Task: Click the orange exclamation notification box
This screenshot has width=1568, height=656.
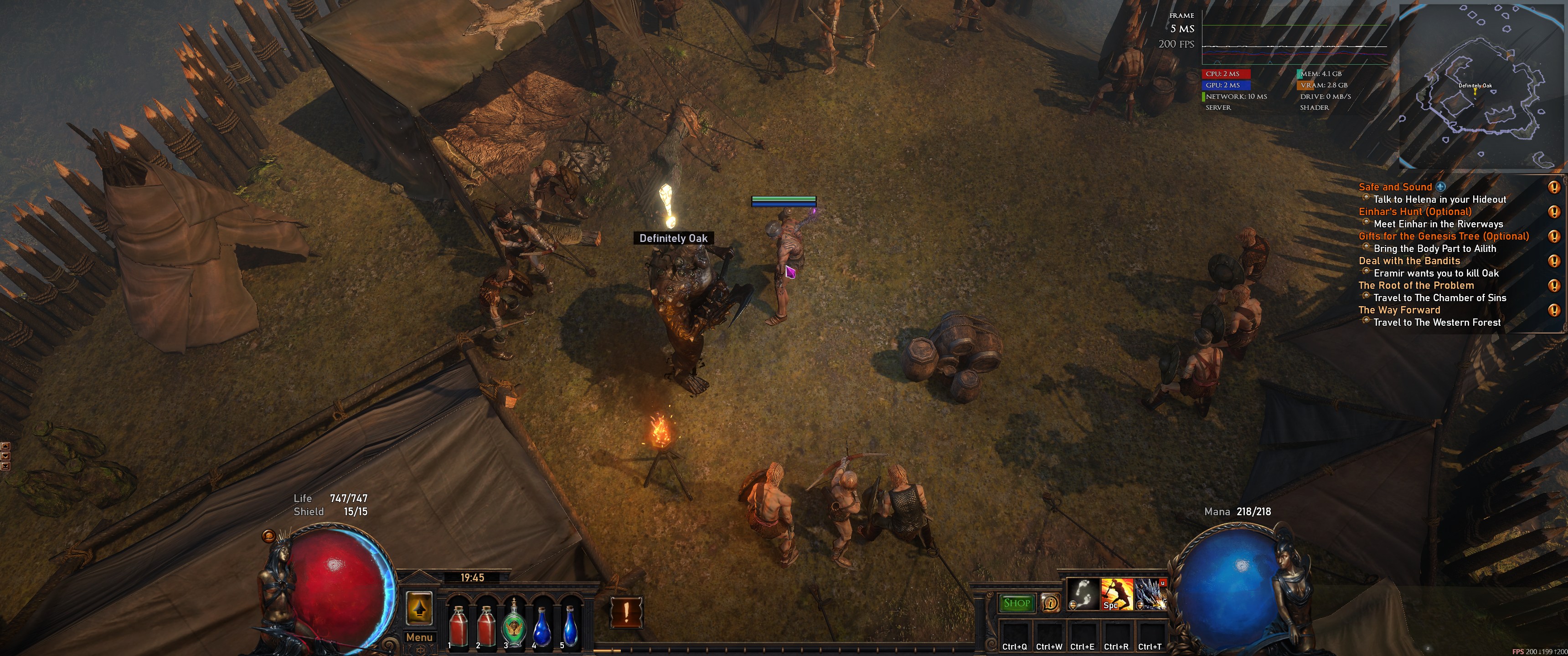Action: [x=626, y=611]
